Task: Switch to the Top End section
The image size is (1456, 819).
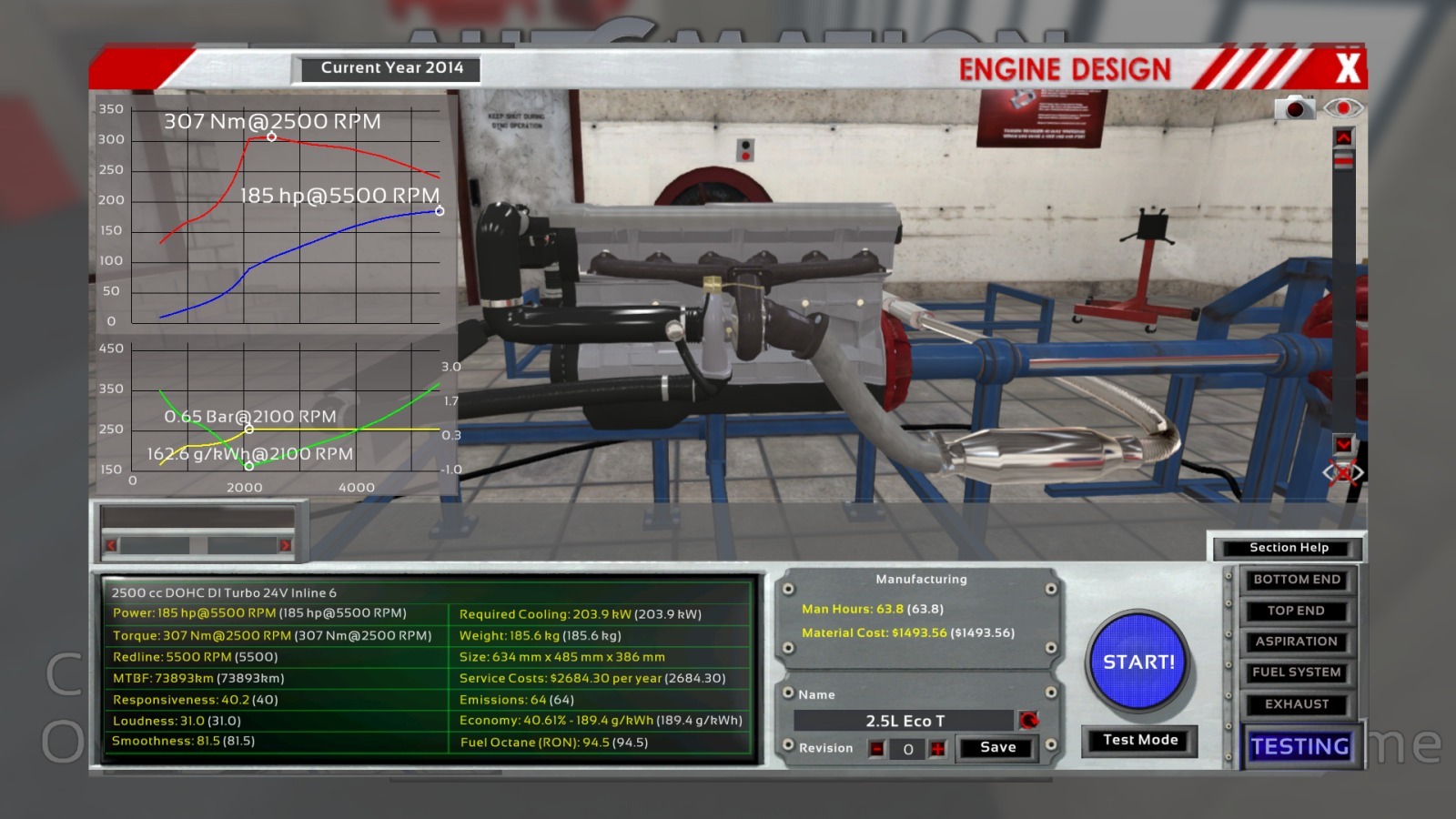Action: [x=1297, y=611]
